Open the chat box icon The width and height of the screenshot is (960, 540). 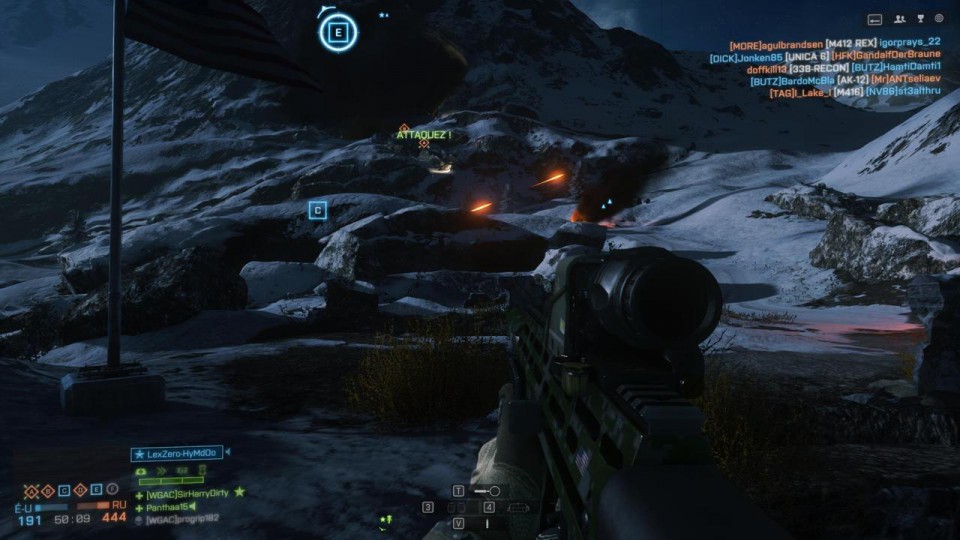tap(874, 19)
